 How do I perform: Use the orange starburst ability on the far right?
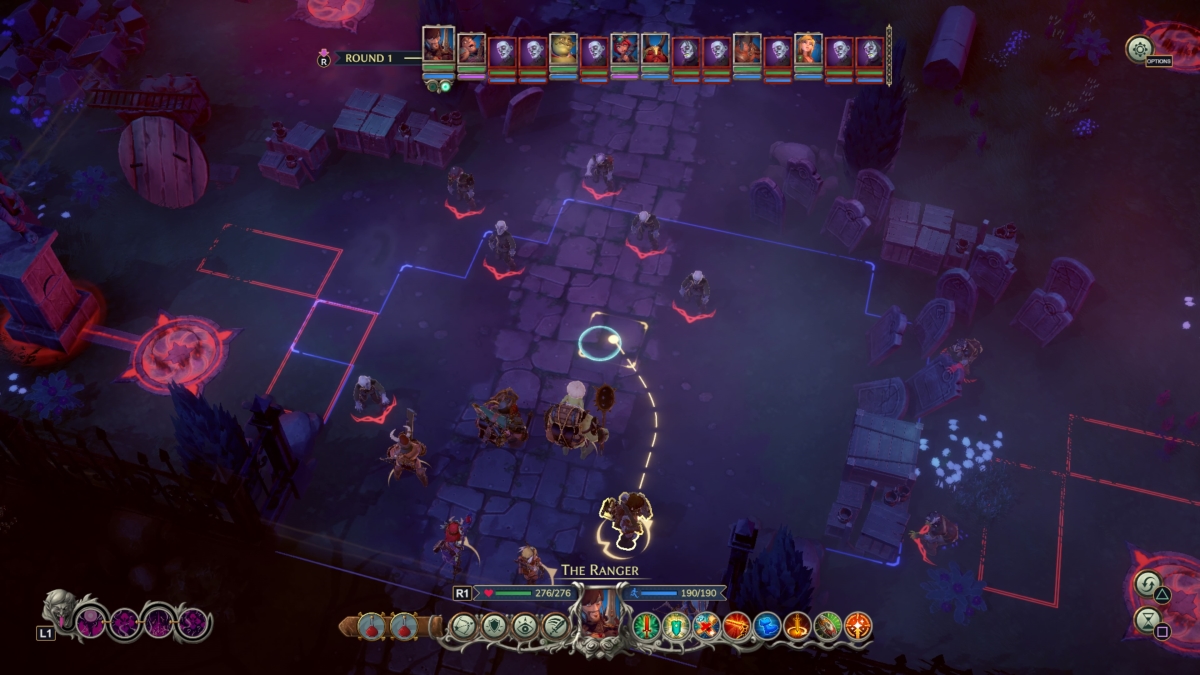(x=858, y=627)
